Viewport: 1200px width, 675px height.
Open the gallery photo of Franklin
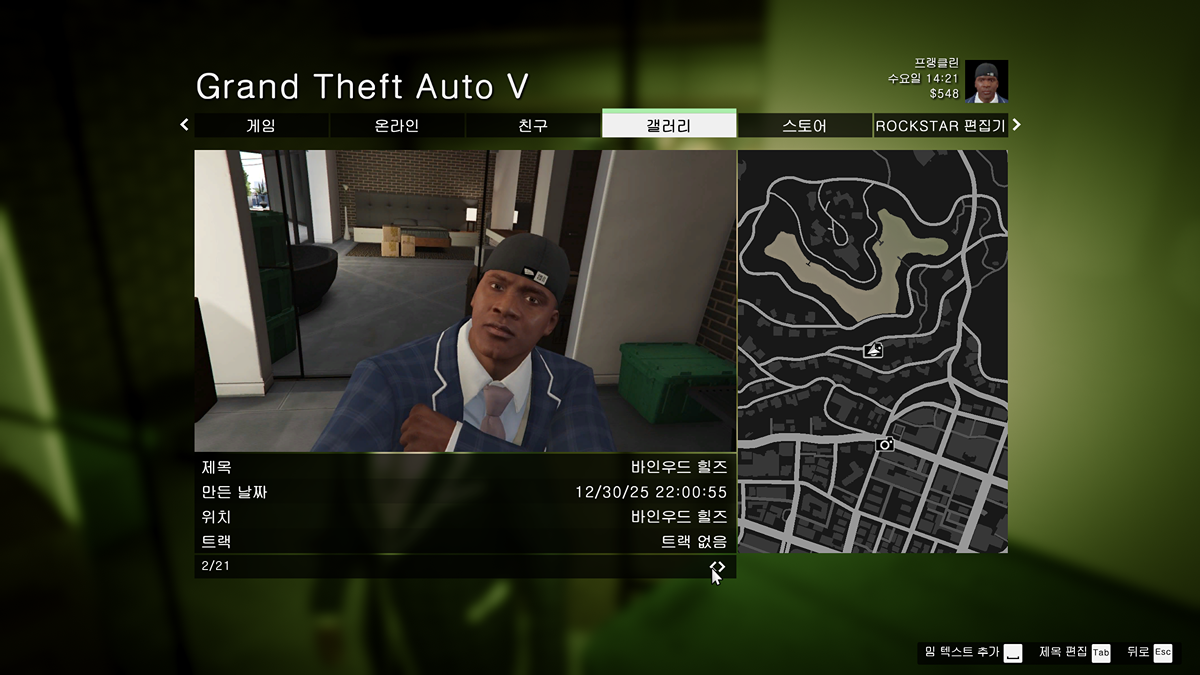click(465, 301)
